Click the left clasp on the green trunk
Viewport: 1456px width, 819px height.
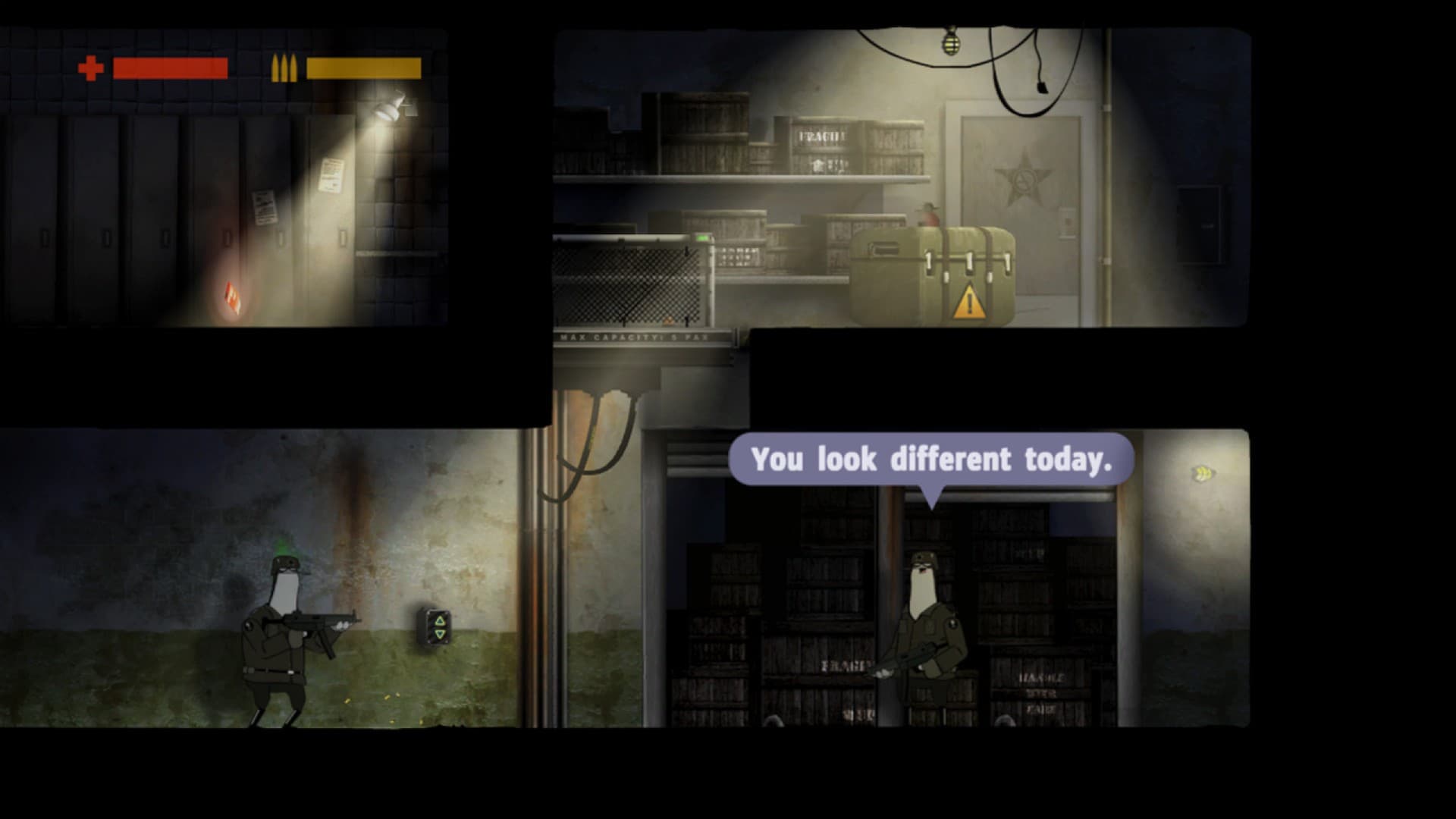pos(929,262)
